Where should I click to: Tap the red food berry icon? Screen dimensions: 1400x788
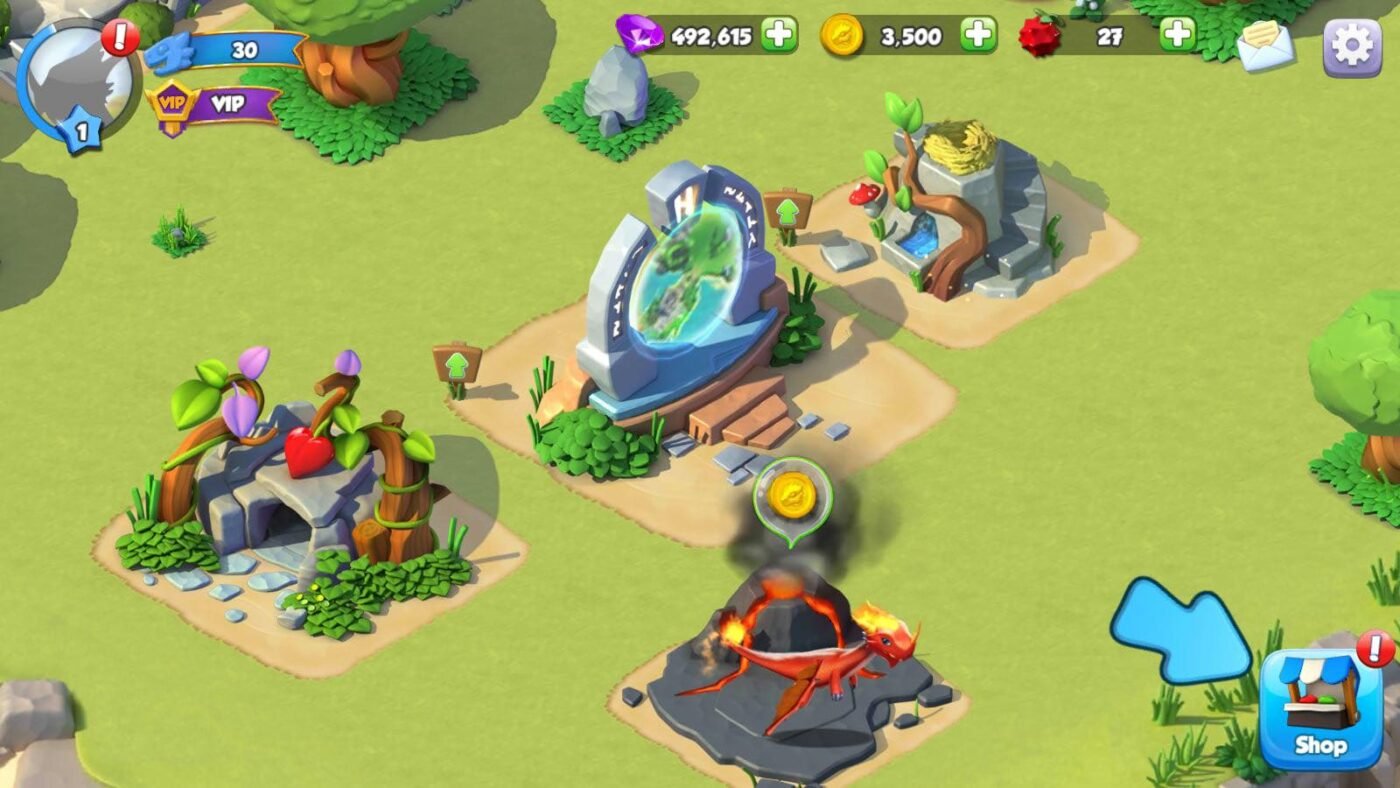coord(1041,35)
